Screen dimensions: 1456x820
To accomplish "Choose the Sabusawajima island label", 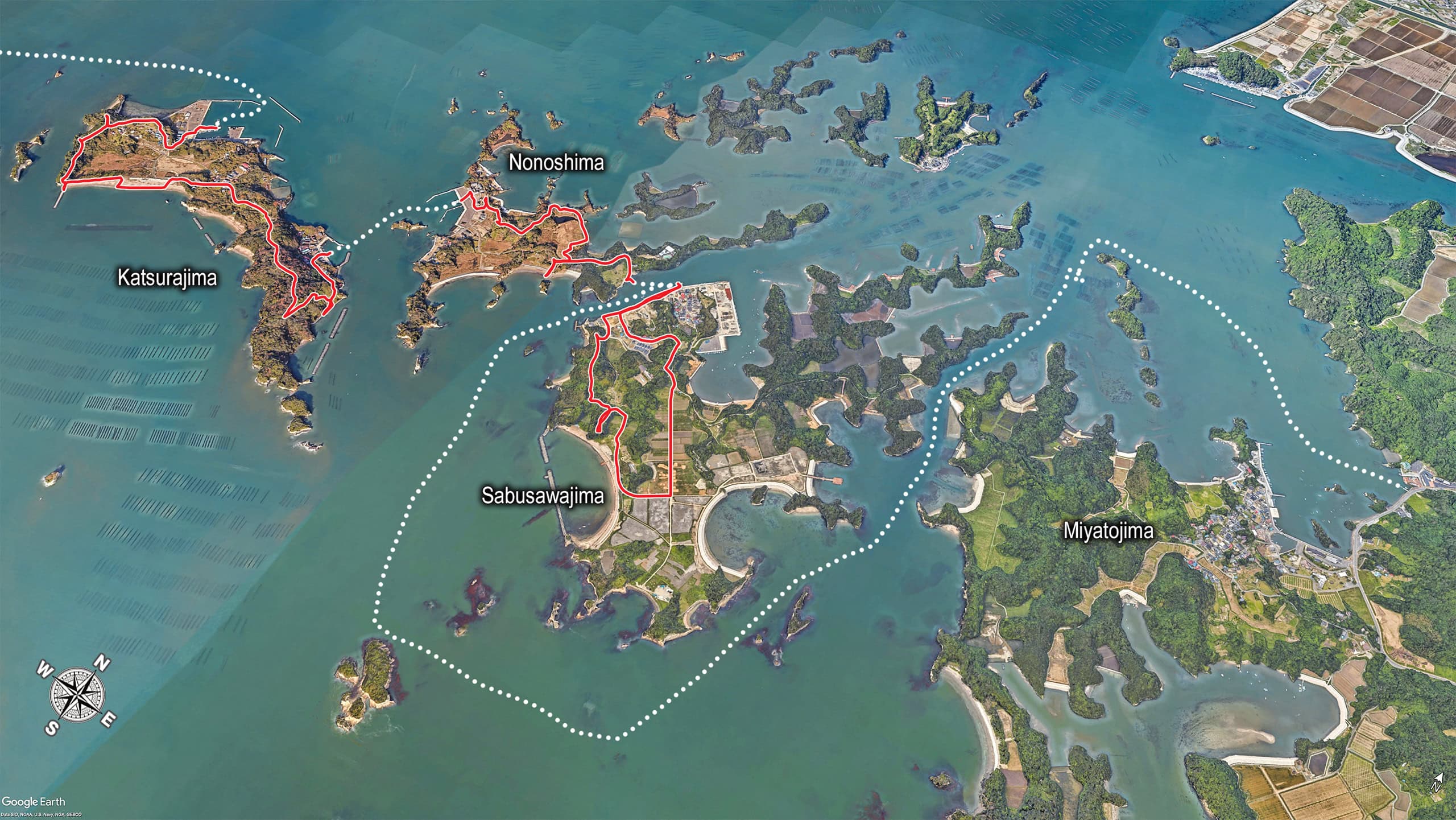I will point(542,496).
